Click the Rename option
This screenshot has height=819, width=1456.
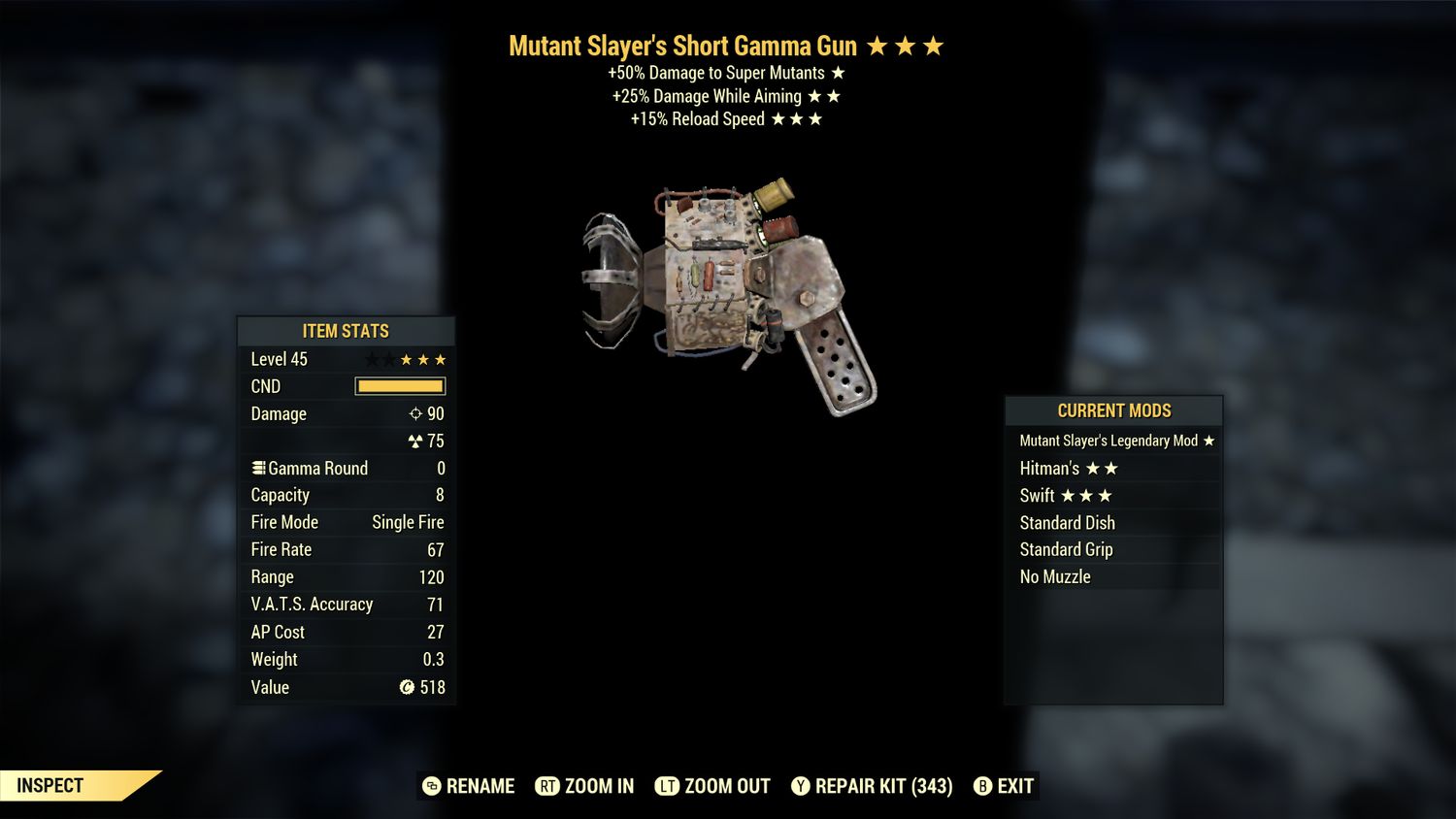(x=480, y=786)
